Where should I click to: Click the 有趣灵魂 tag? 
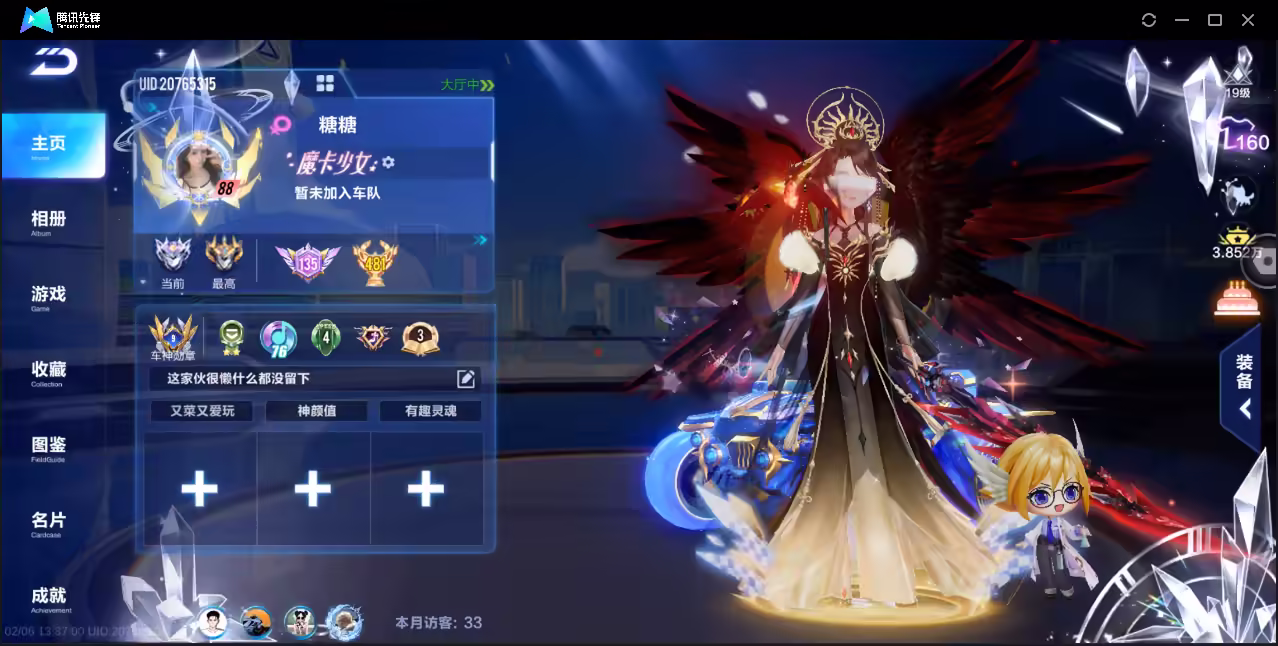pos(430,411)
